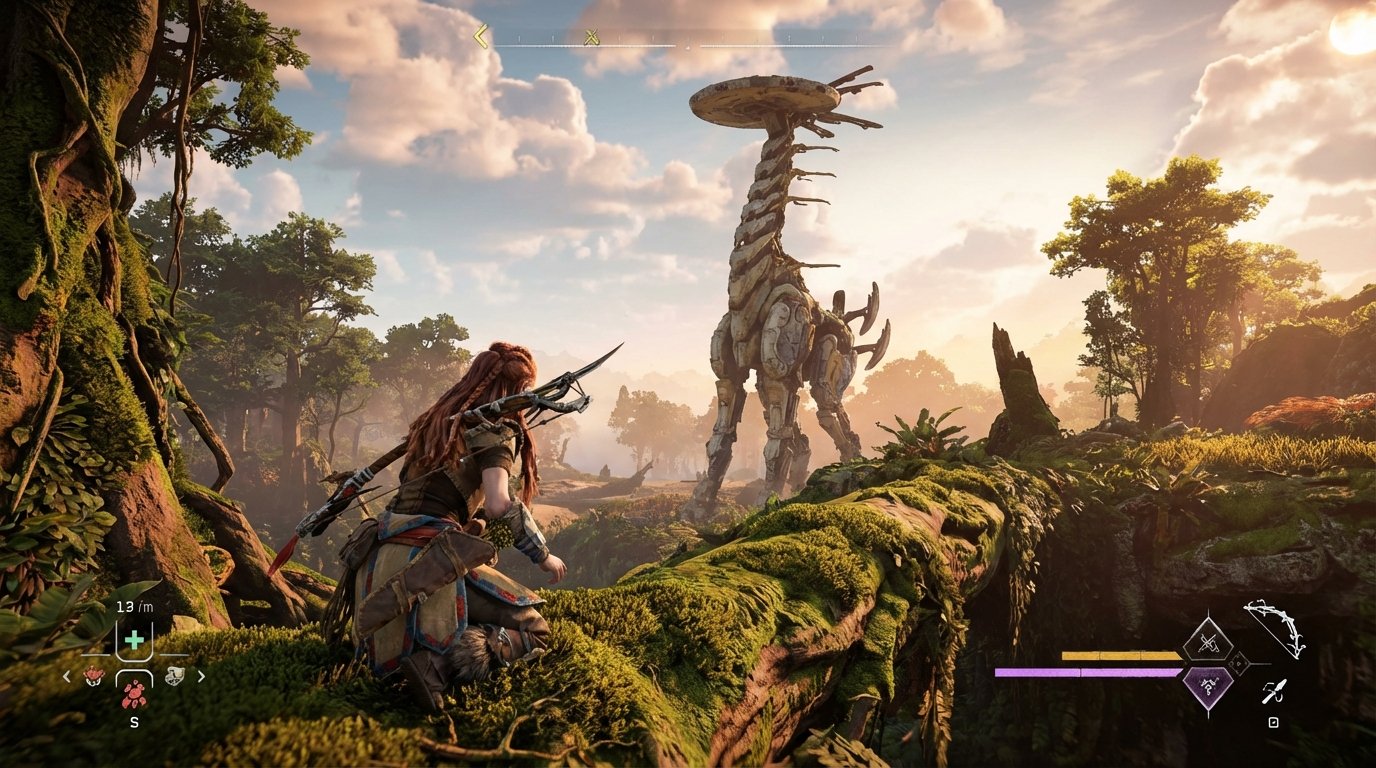Click the yellow X quest marker on the compass
This screenshot has width=1376, height=768.
coord(590,38)
